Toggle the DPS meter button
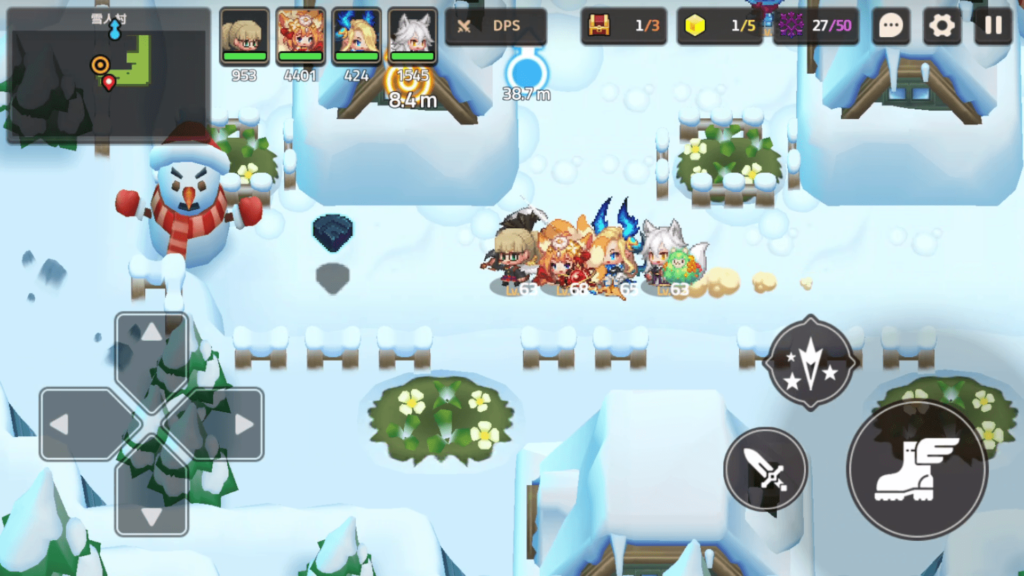1024x576 pixels. pyautogui.click(x=496, y=27)
